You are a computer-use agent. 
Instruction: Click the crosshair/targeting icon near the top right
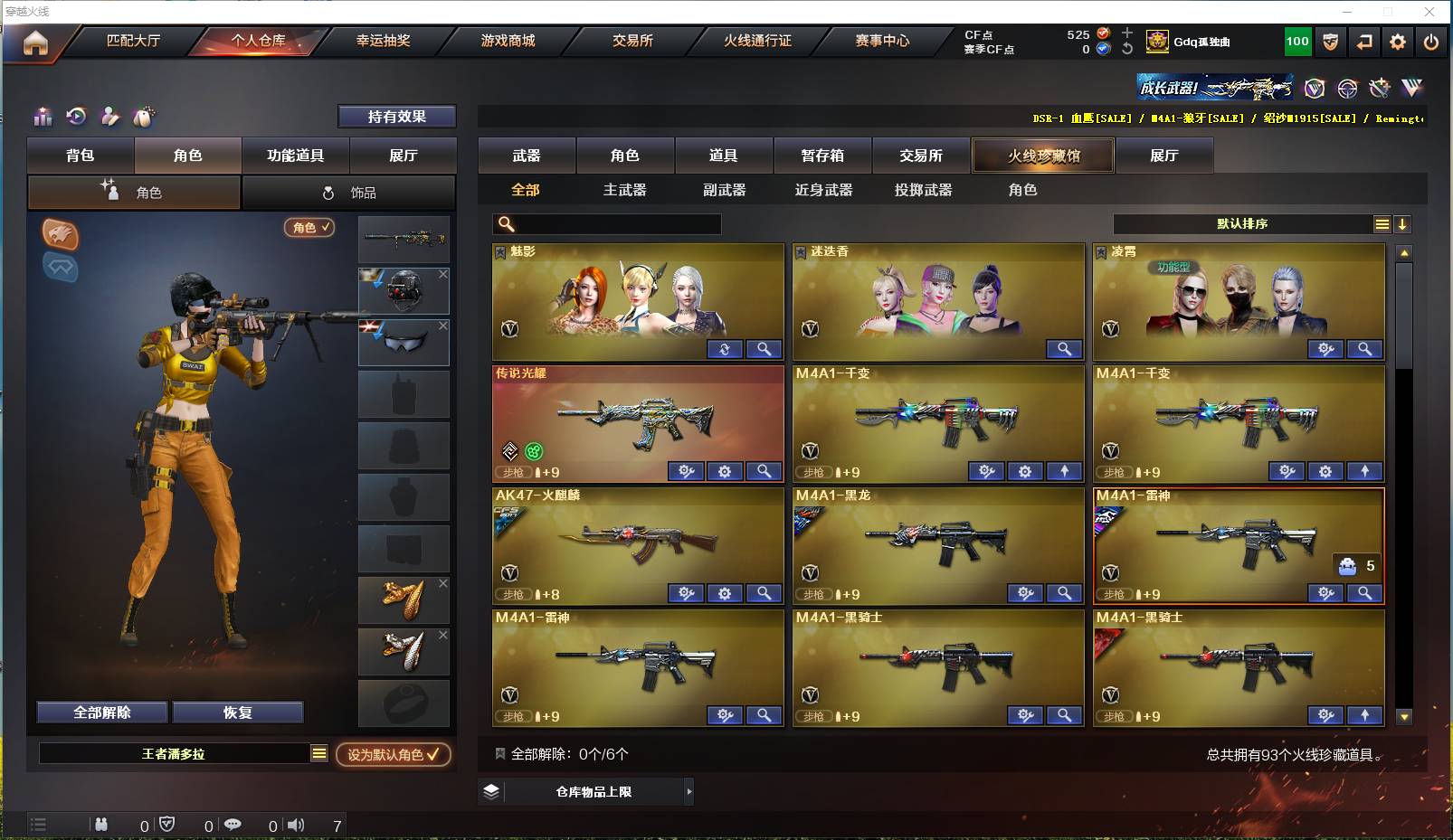[x=1347, y=88]
